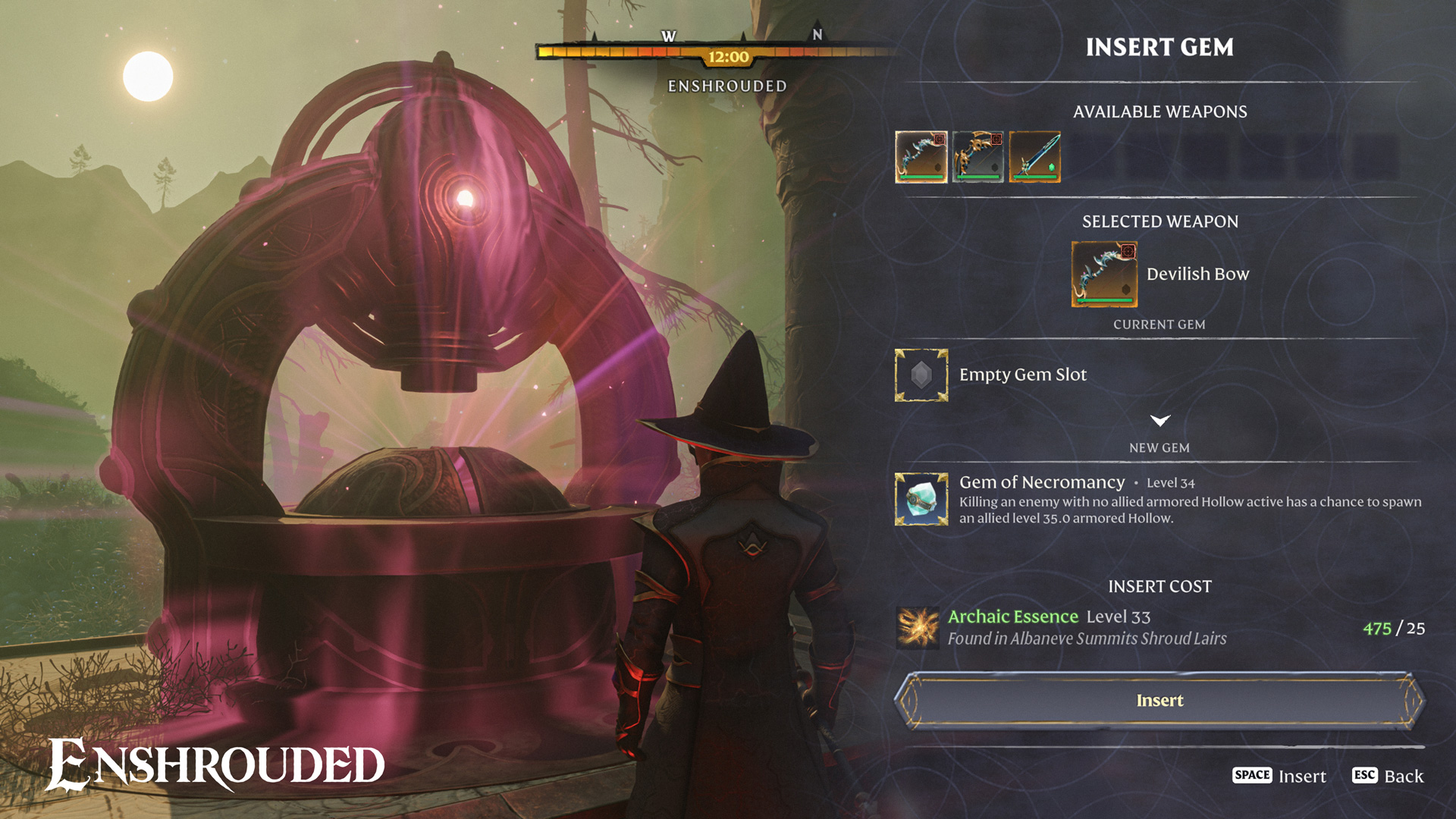
Task: Click the selected Devilish Bow icon
Action: point(1104,274)
